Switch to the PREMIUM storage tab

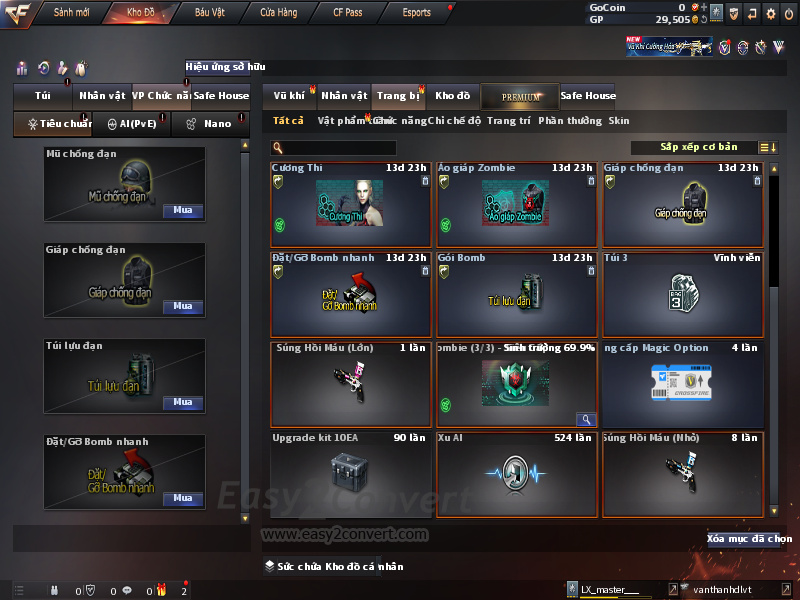tap(521, 96)
